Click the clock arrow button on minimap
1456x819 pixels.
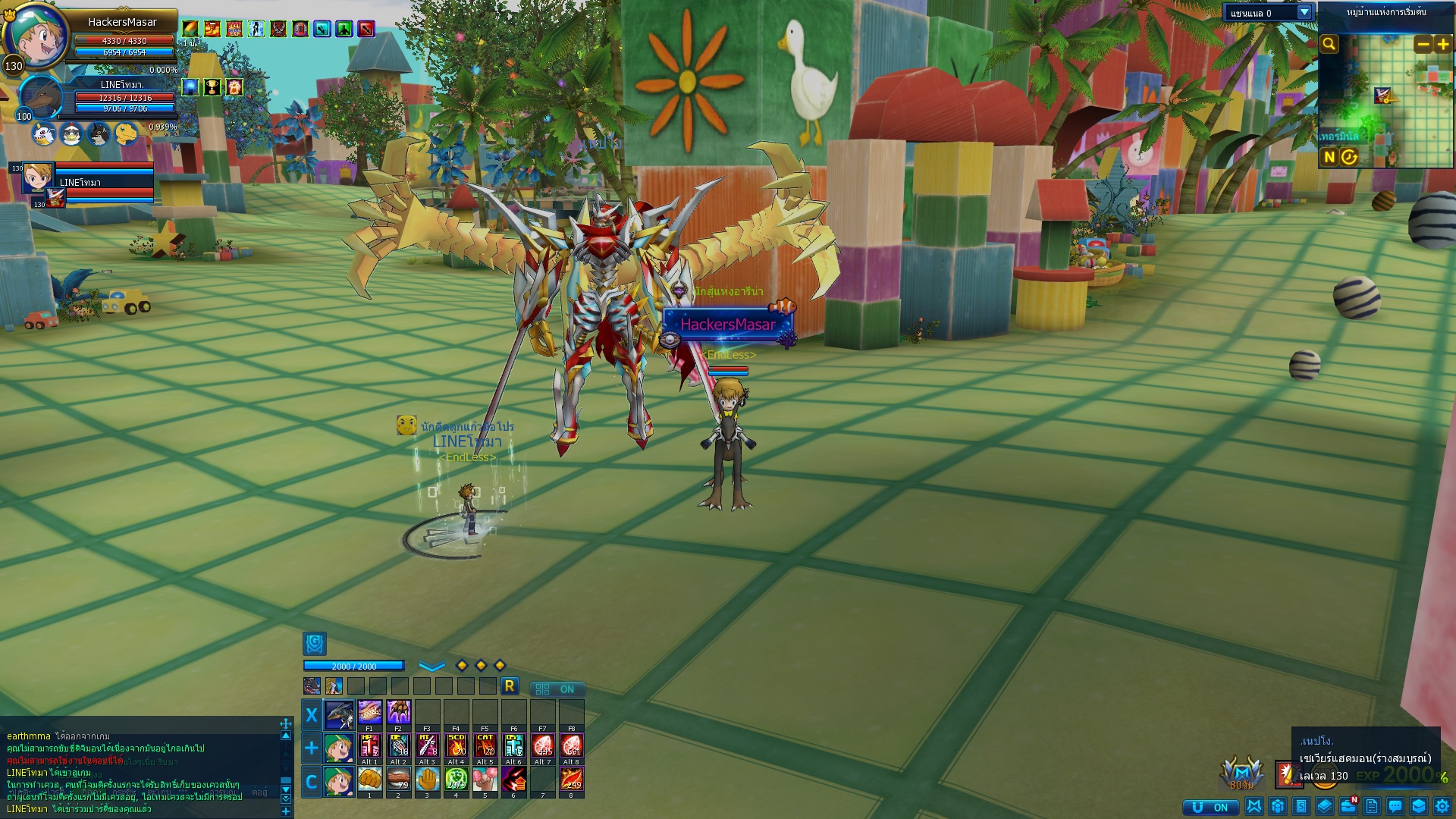point(1349,157)
